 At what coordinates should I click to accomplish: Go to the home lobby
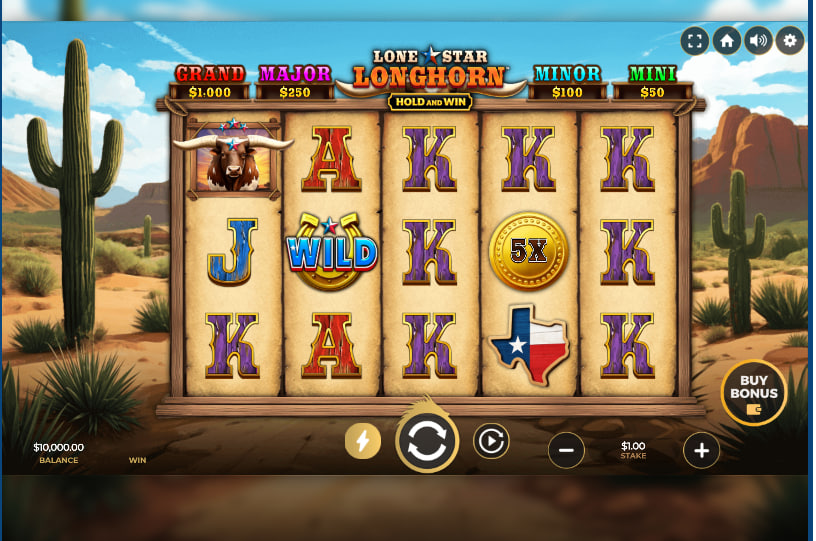coord(727,41)
